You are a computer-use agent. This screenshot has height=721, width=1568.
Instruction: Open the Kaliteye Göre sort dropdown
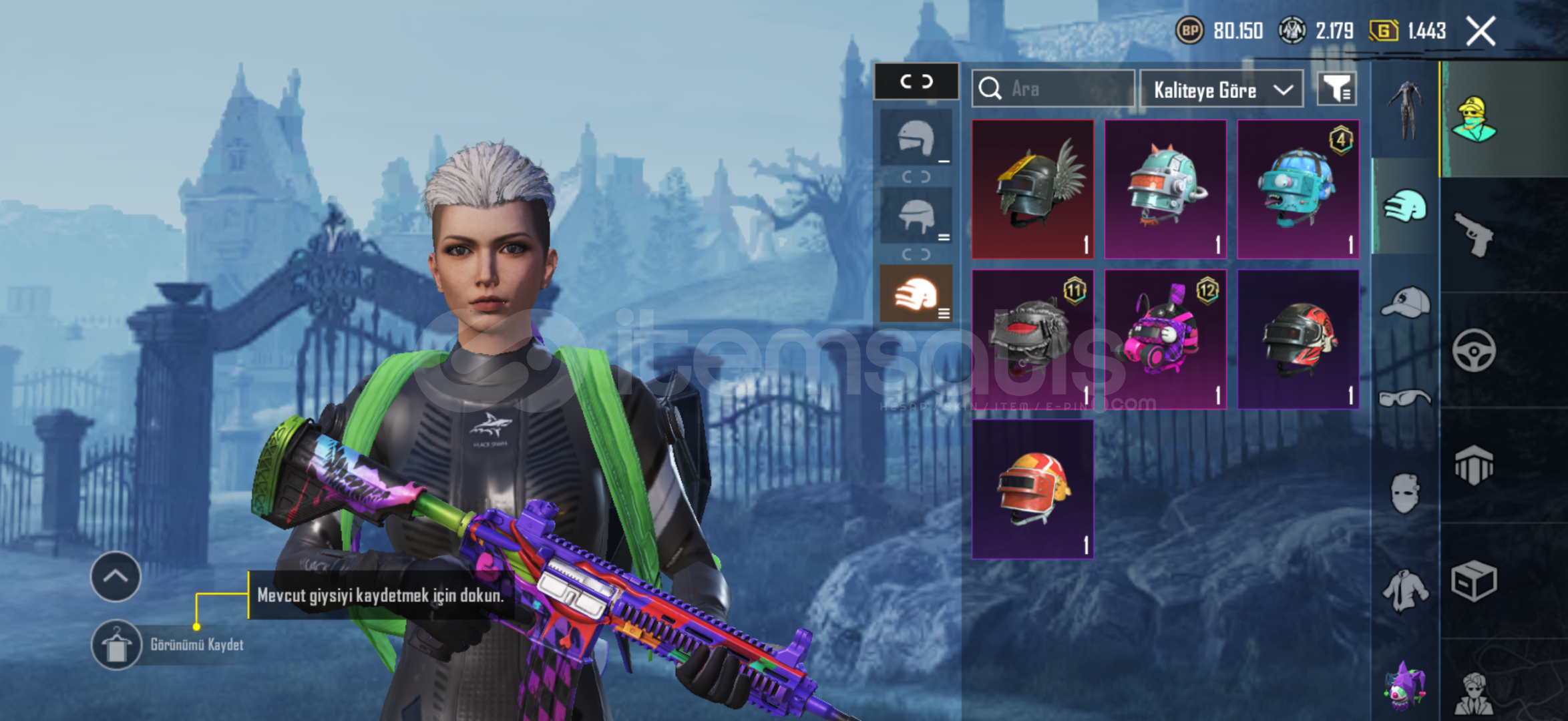[x=1221, y=89]
